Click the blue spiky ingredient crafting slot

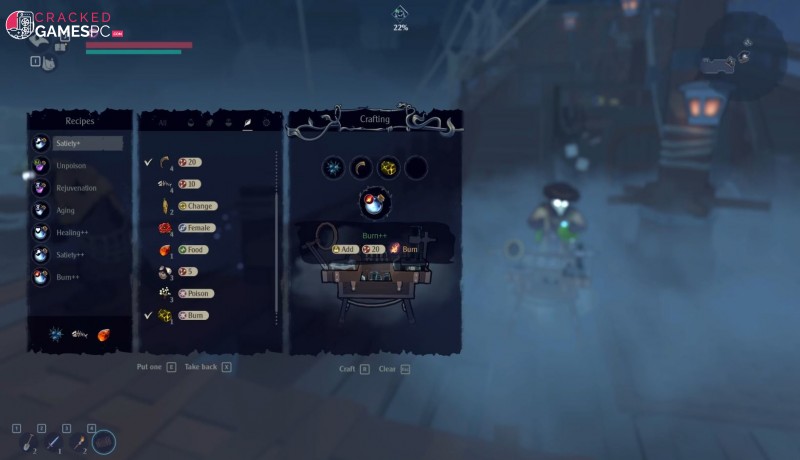[x=334, y=167]
